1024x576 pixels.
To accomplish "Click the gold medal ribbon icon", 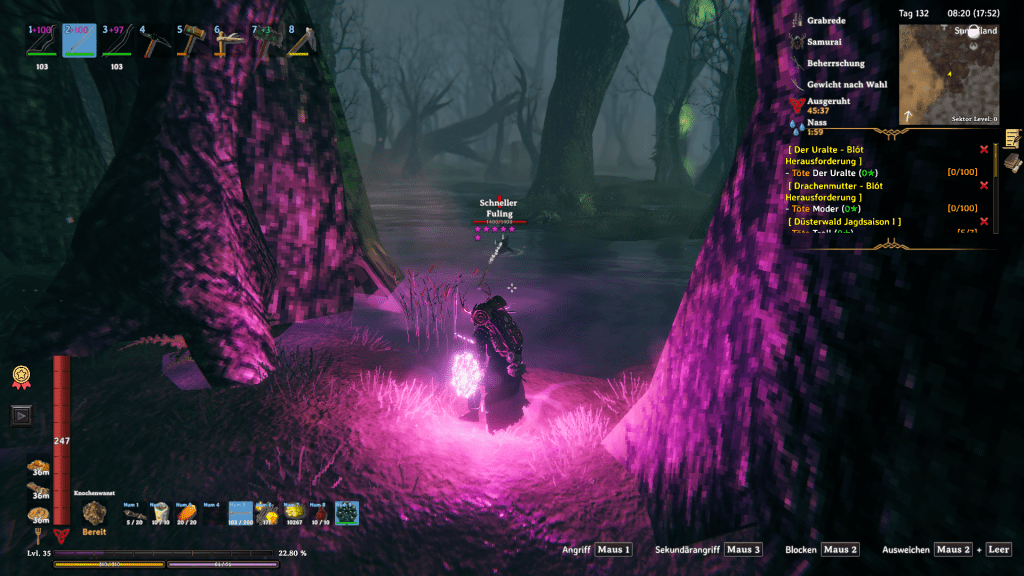I will tap(19, 376).
